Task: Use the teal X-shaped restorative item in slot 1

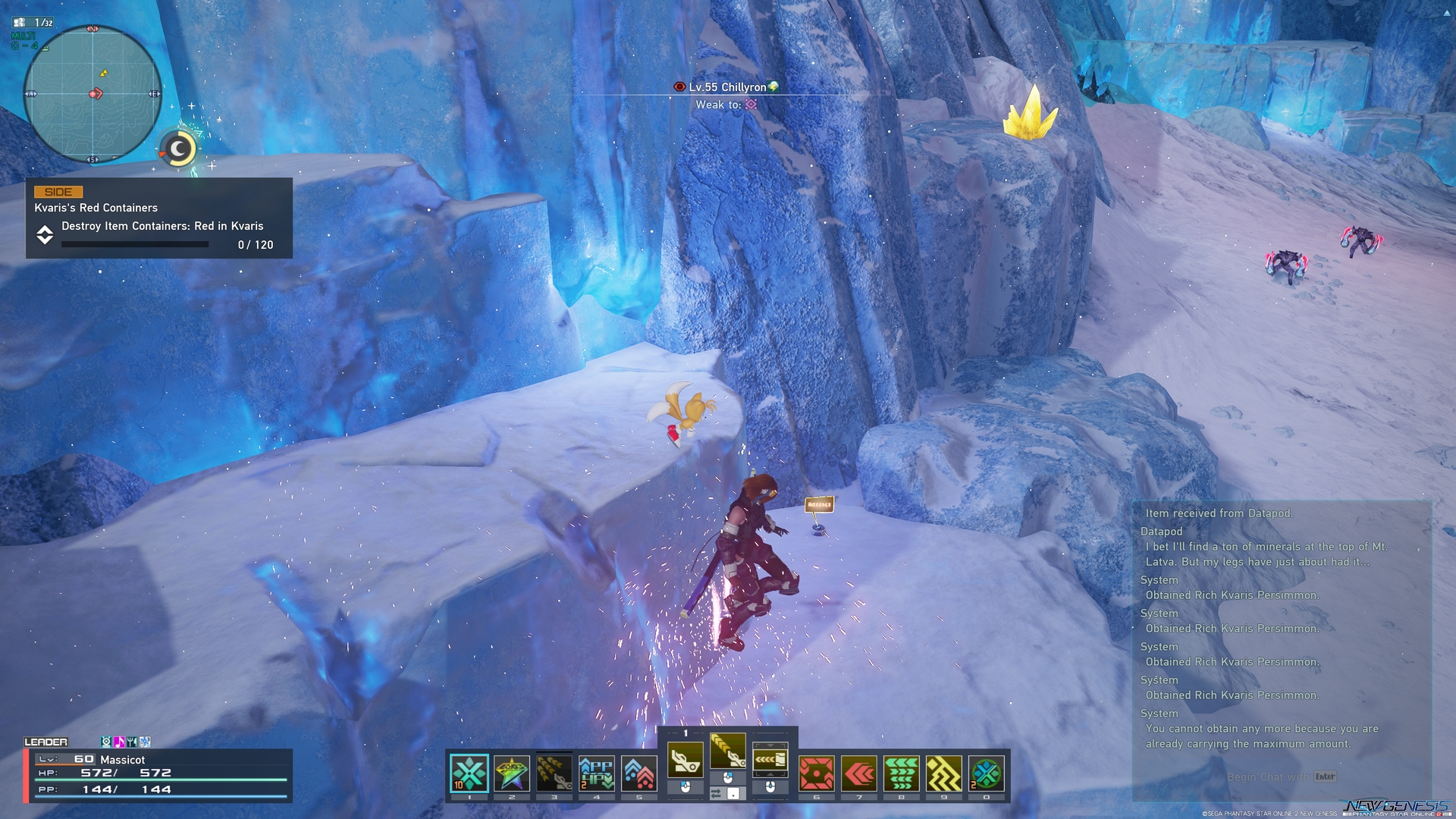Action: click(x=469, y=773)
